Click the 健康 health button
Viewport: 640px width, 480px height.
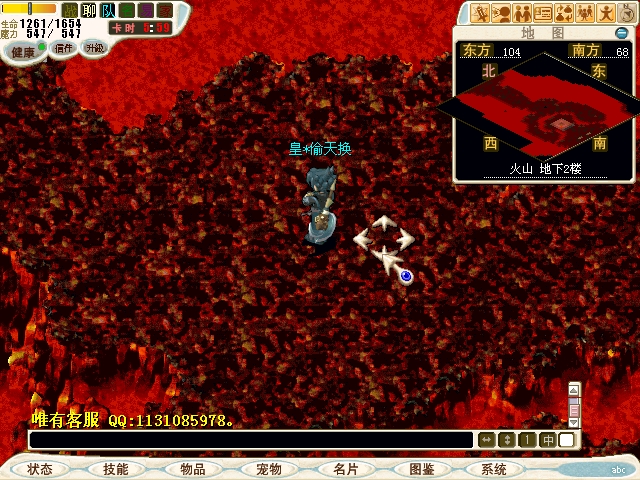(x=23, y=51)
